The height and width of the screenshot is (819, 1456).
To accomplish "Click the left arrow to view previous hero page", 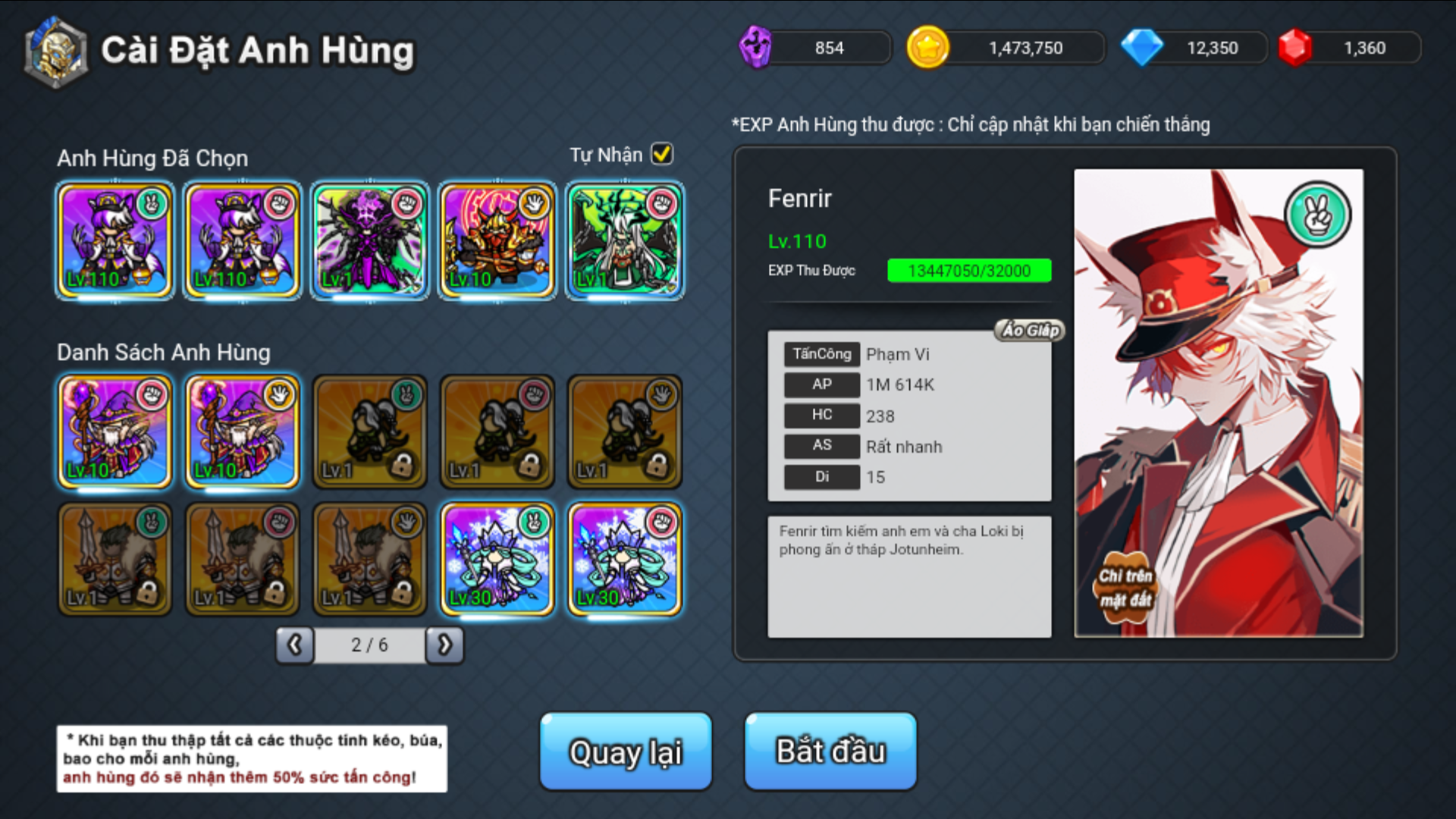I will tap(294, 645).
